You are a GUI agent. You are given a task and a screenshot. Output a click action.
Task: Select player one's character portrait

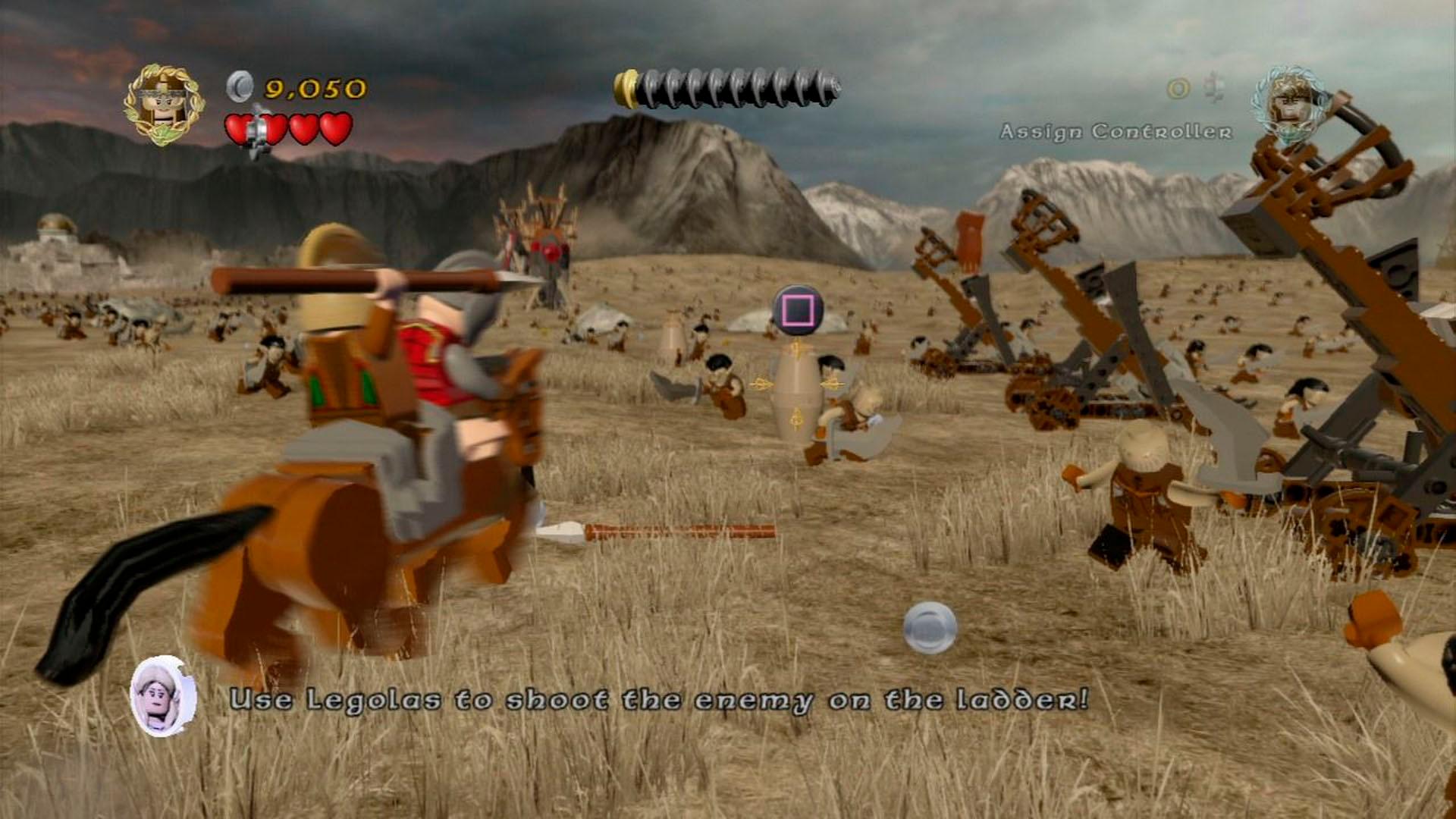(164, 105)
